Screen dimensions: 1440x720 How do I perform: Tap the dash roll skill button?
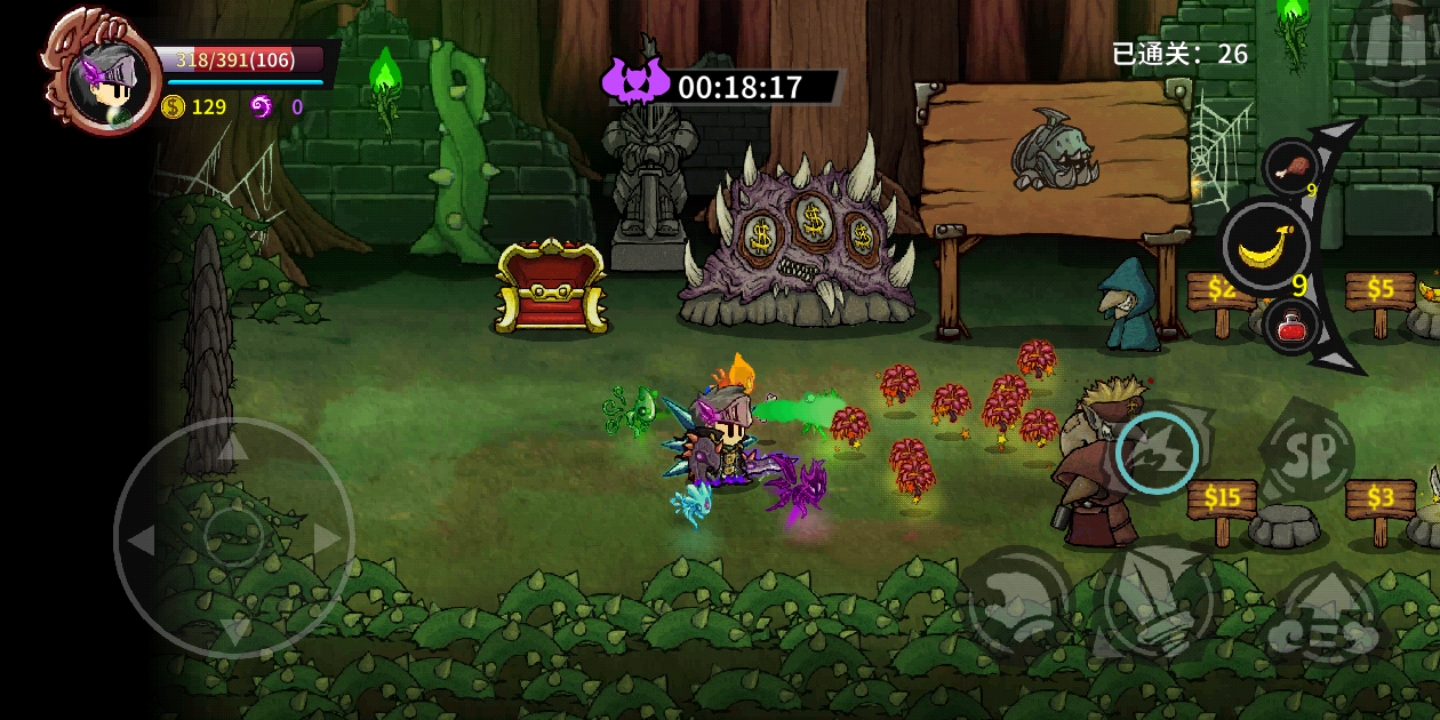pyautogui.click(x=1017, y=597)
